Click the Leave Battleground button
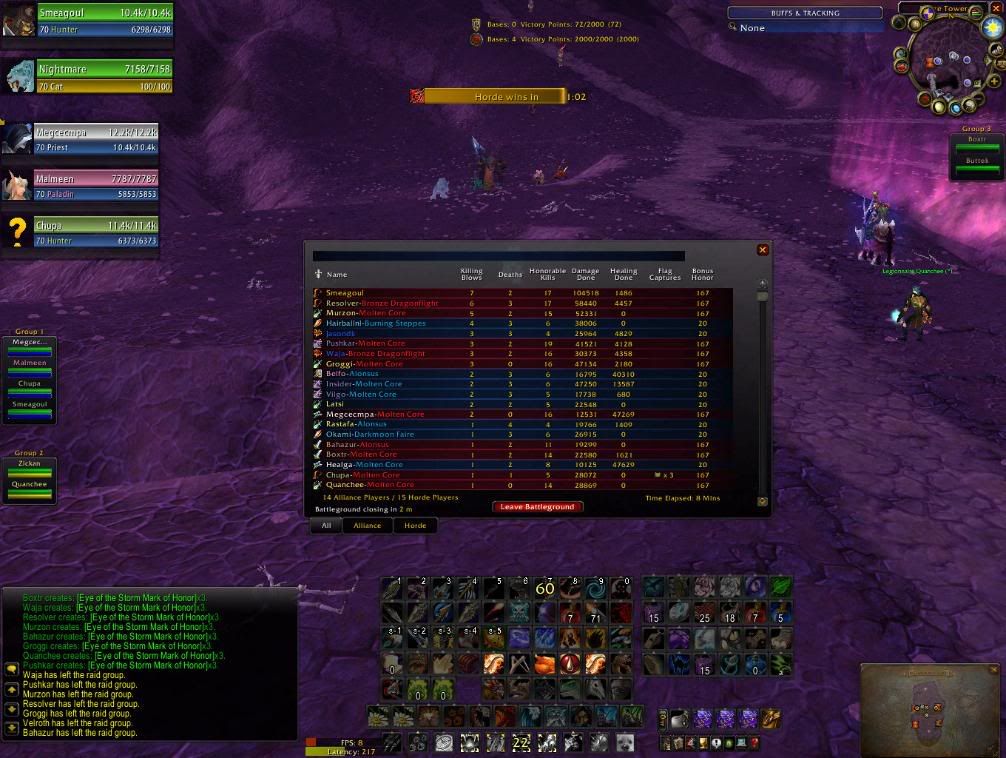1006x758 pixels. coord(536,507)
